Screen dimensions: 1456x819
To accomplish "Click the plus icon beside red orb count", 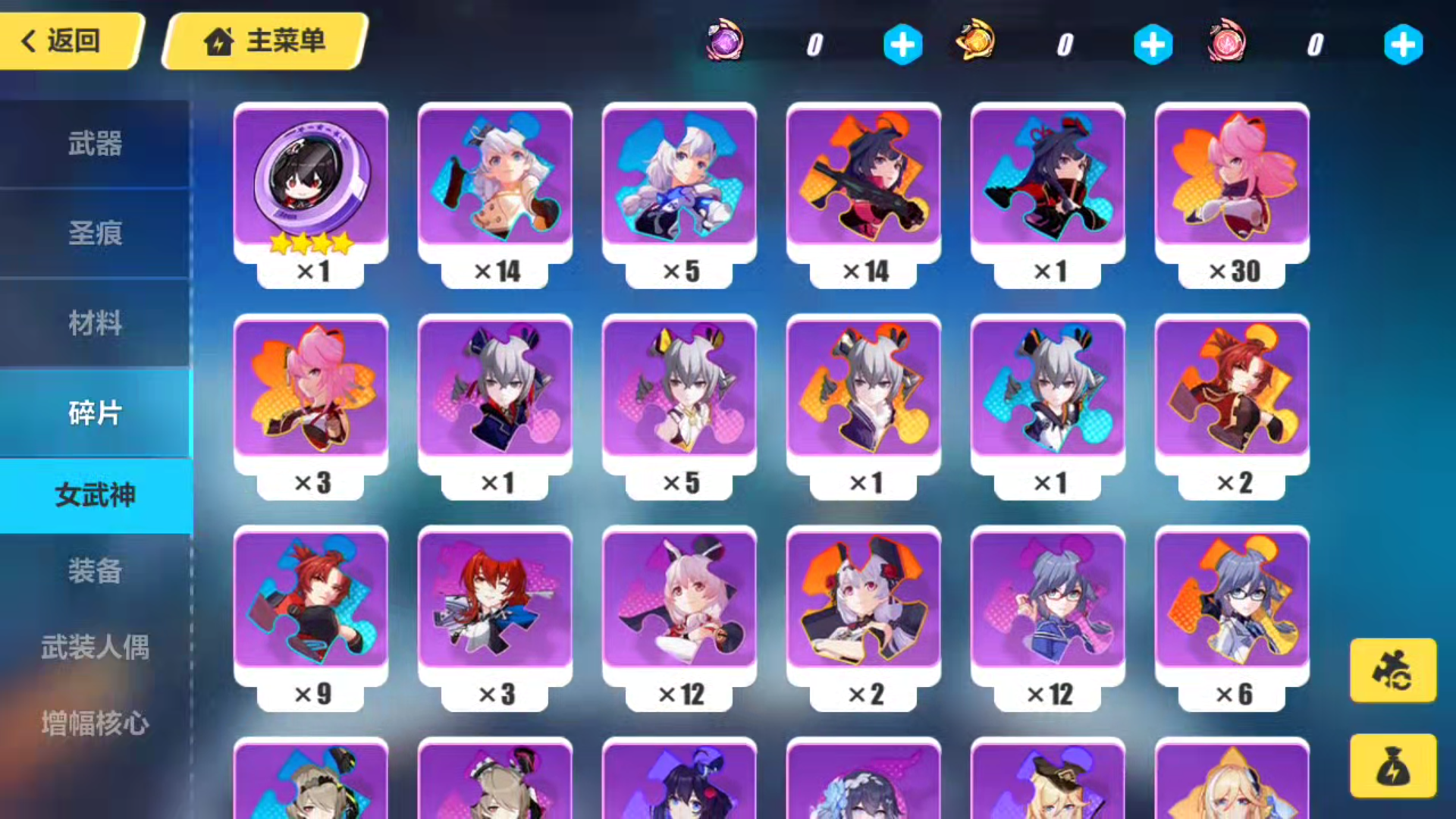I will click(1404, 44).
